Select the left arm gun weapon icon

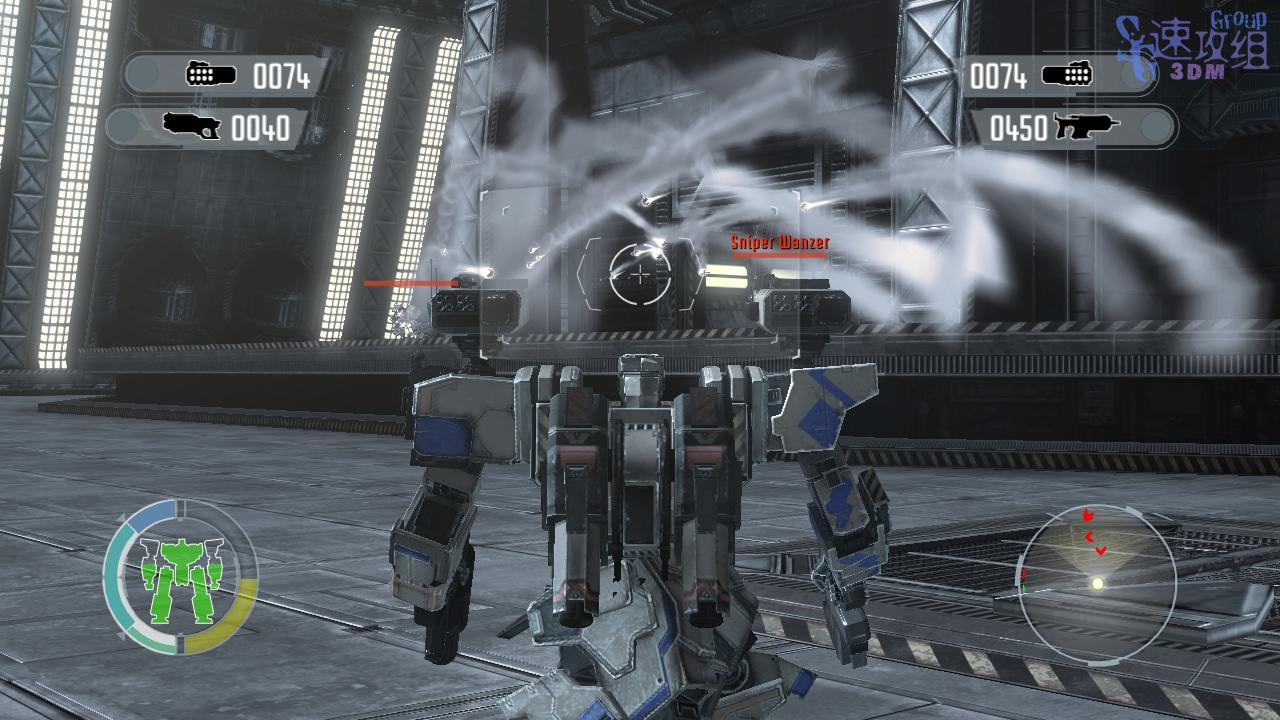[192, 127]
